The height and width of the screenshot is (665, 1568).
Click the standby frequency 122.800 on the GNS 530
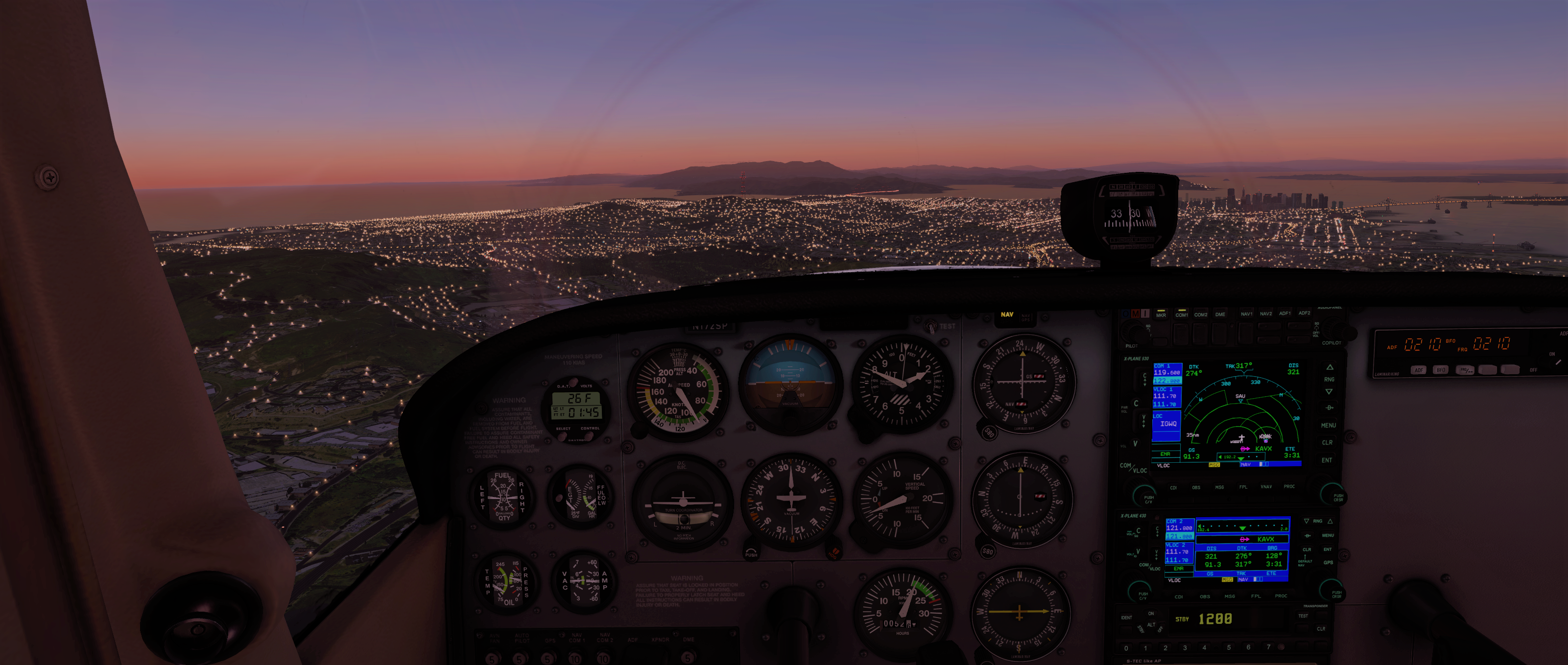point(1168,381)
